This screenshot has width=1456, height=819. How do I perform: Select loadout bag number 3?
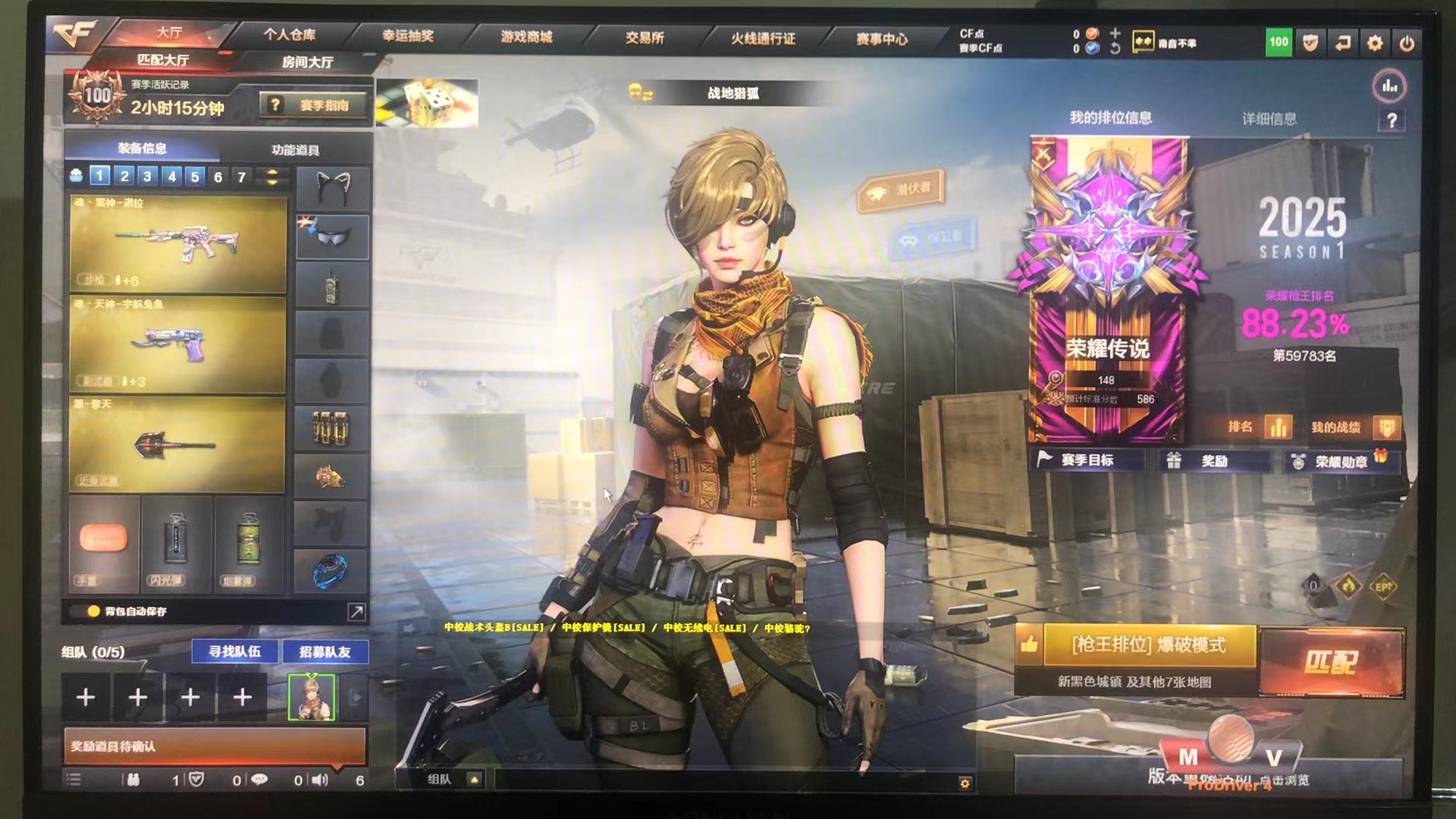(x=147, y=177)
